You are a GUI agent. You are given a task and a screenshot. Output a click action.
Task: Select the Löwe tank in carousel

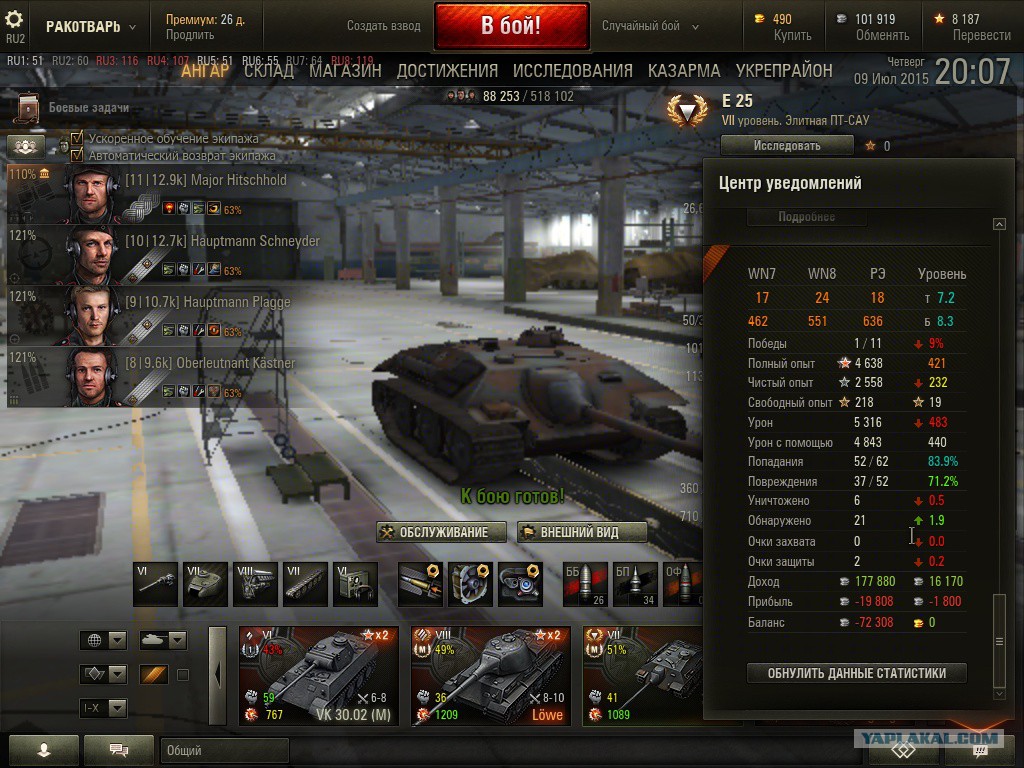coord(490,676)
